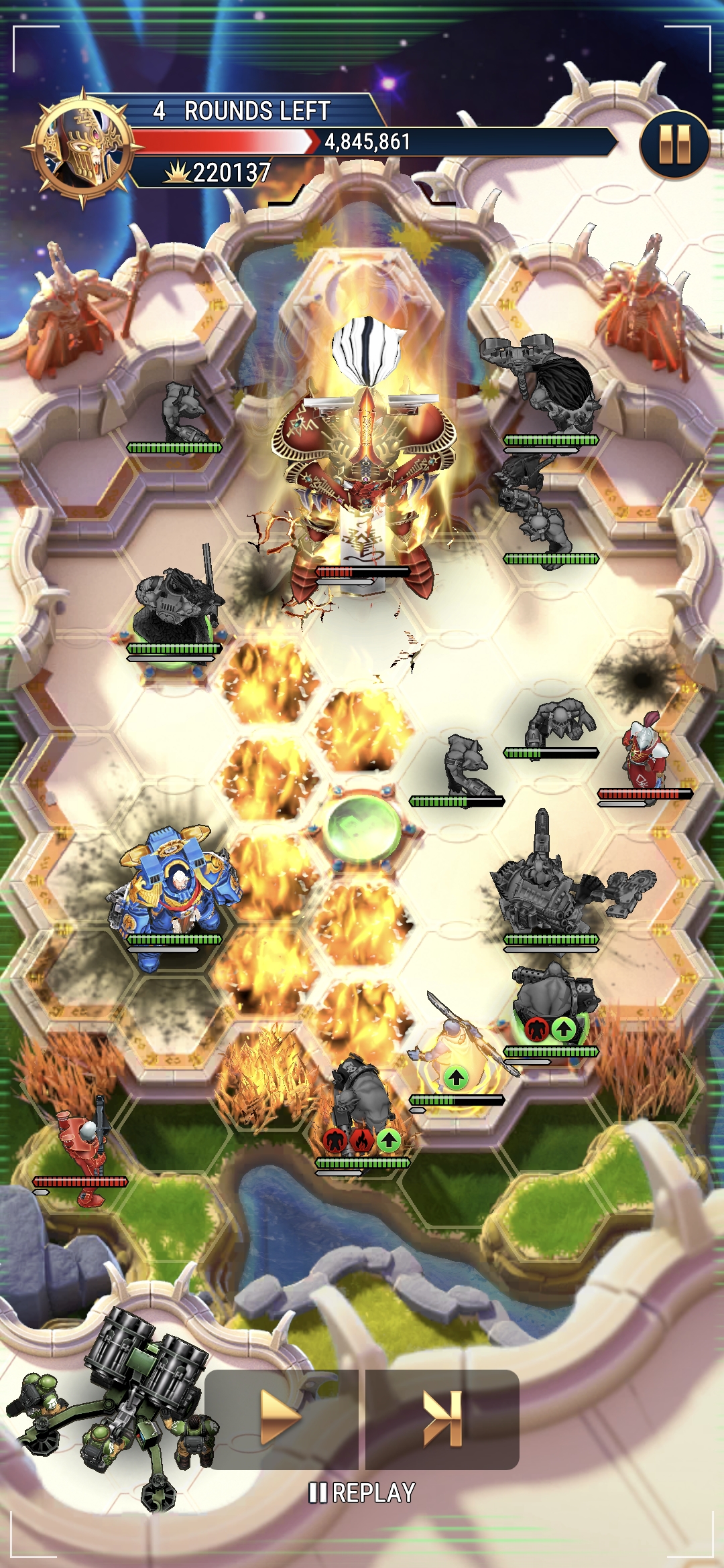Viewport: 724px width, 1568px height.
Task: Pause the battle with the pause button
Action: [674, 145]
